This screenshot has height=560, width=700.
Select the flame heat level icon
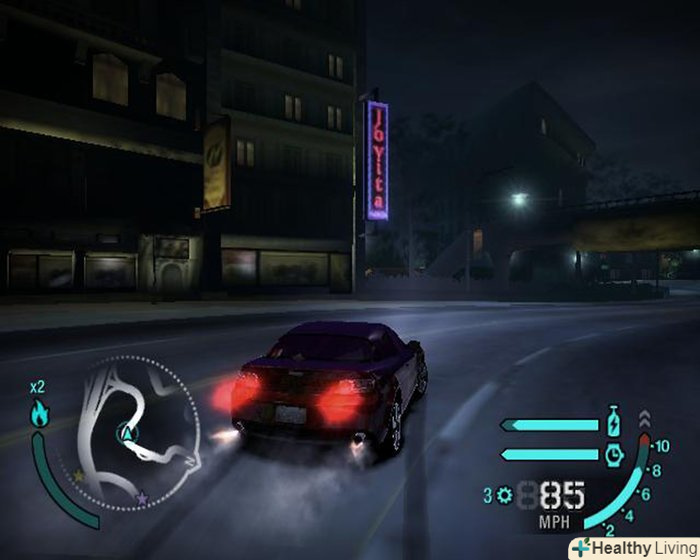point(40,413)
